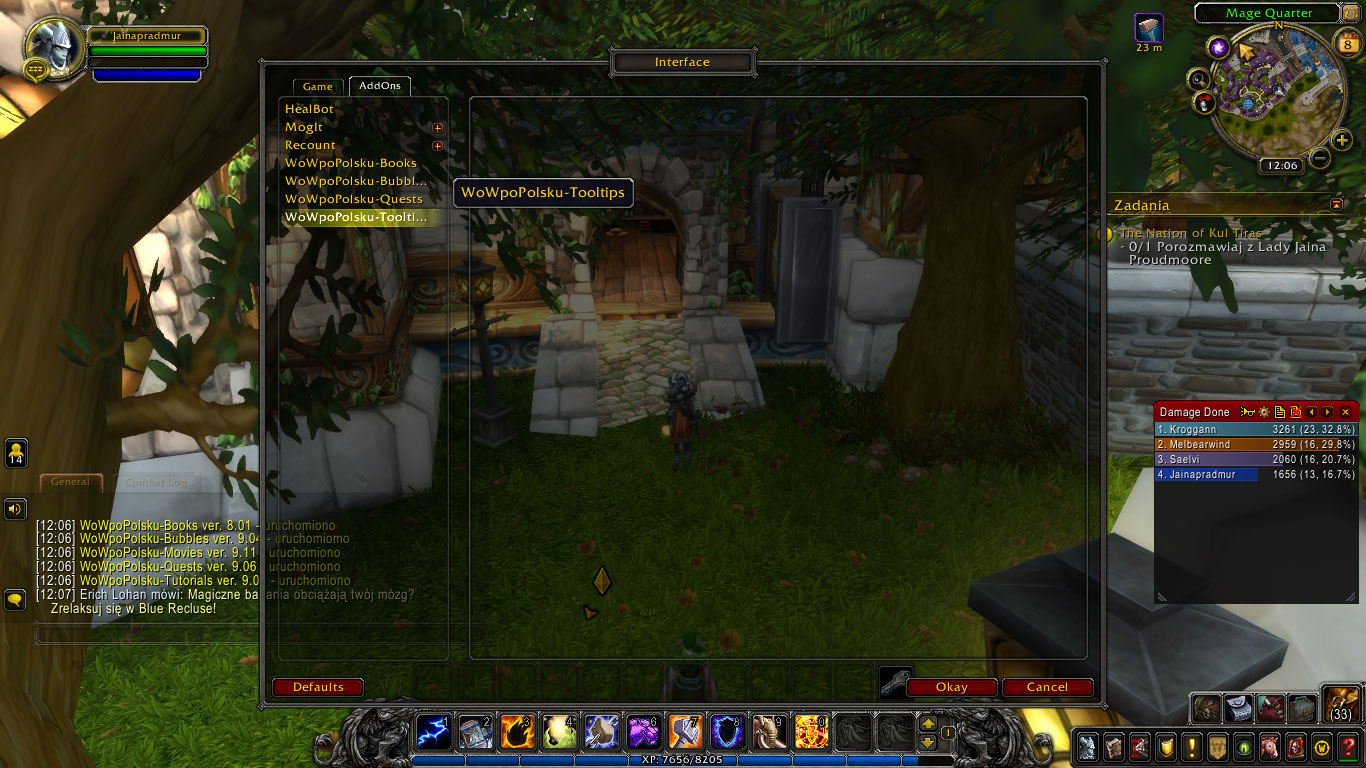Screen dimensions: 1366x768
Task: Open the quest log exclamation mark icon
Action: point(1191,747)
